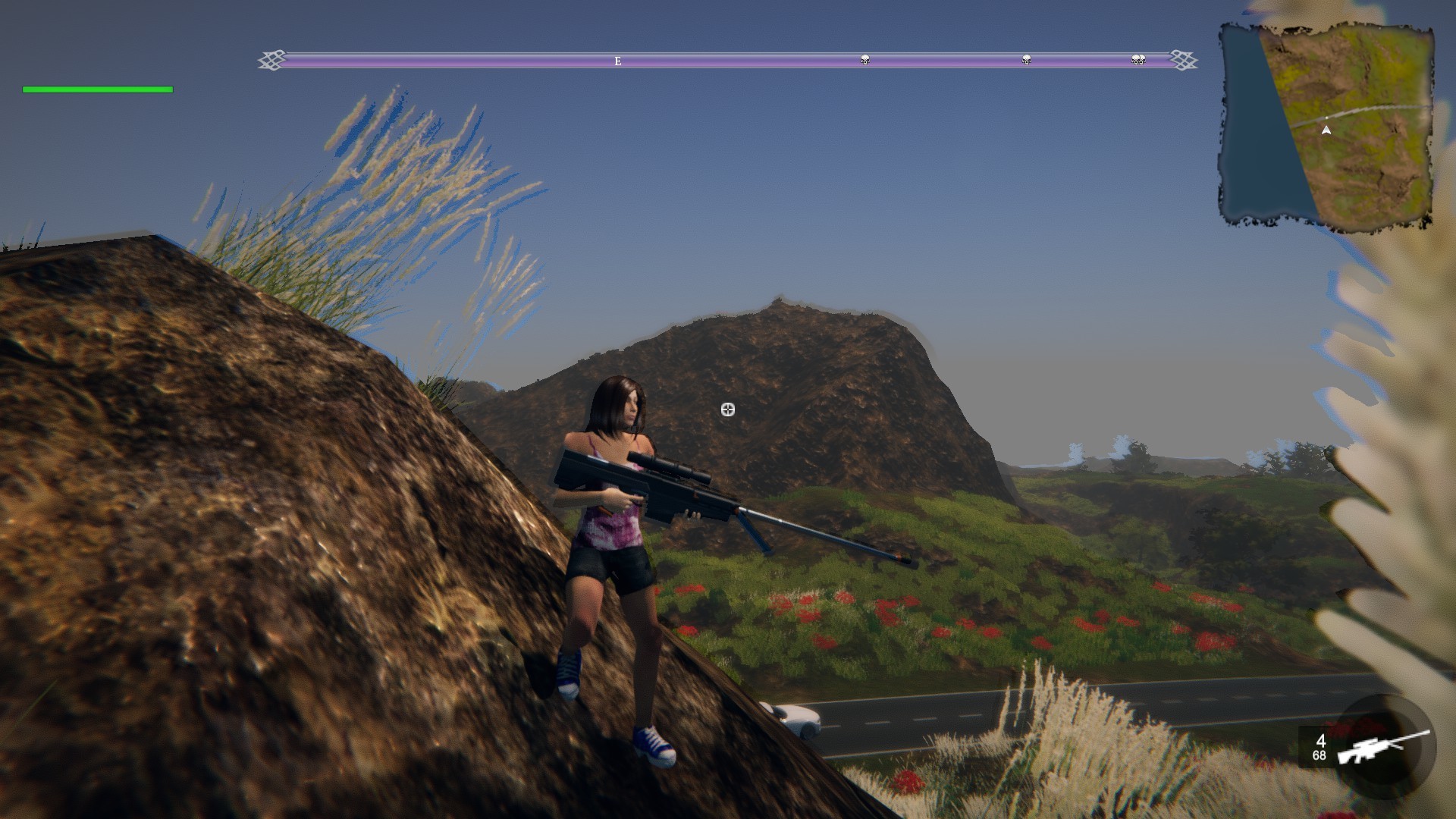
Task: Click the 'E' letter marker on the progress bar
Action: pyautogui.click(x=618, y=59)
